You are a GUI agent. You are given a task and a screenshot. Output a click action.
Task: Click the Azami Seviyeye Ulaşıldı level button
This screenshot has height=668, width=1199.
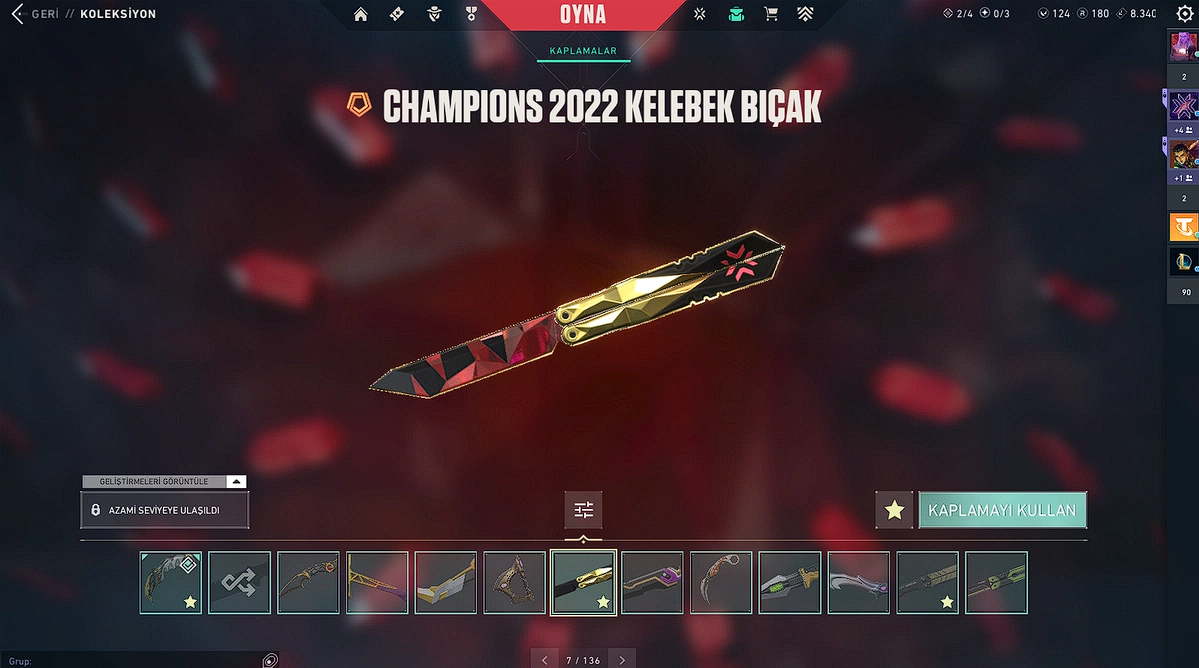pyautogui.click(x=165, y=510)
